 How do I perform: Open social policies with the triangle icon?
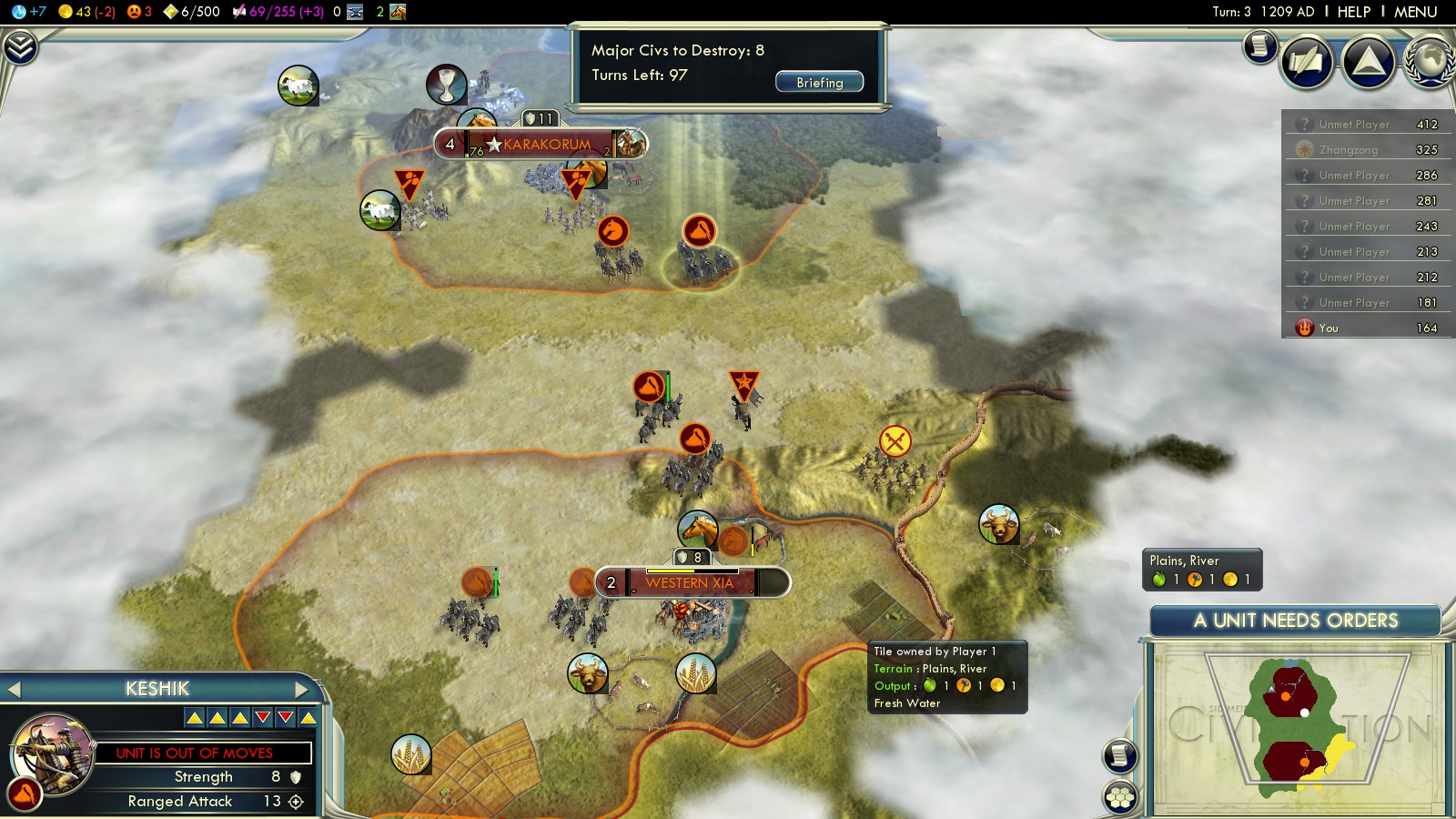coord(1369,62)
